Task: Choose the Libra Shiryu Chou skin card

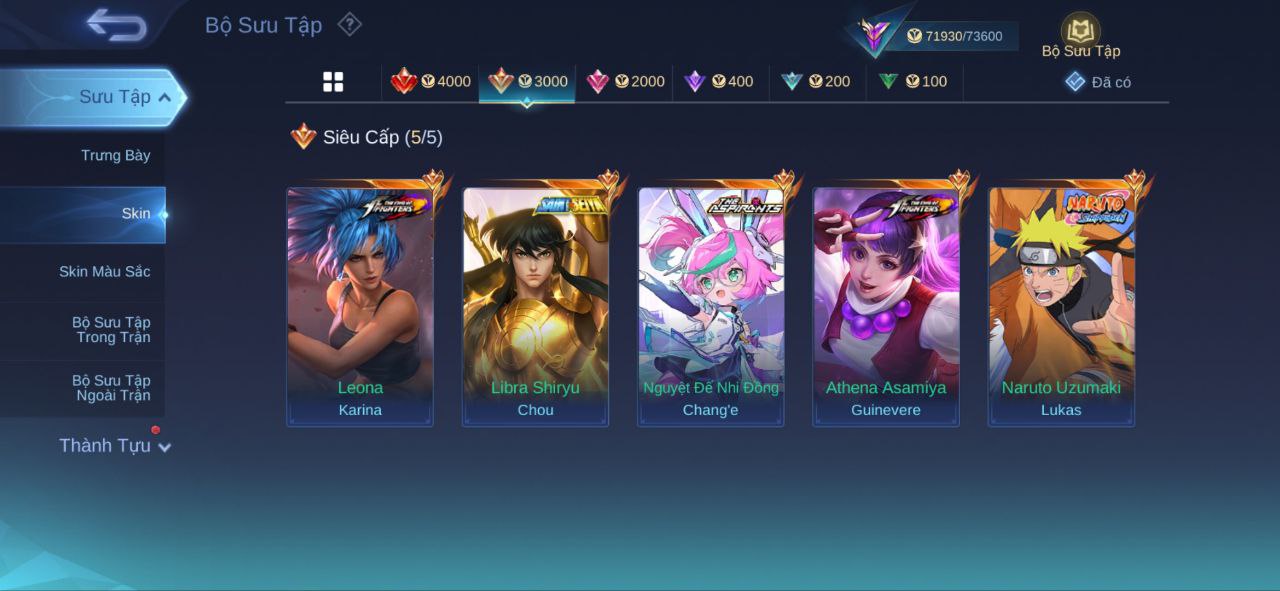Action: pos(535,307)
